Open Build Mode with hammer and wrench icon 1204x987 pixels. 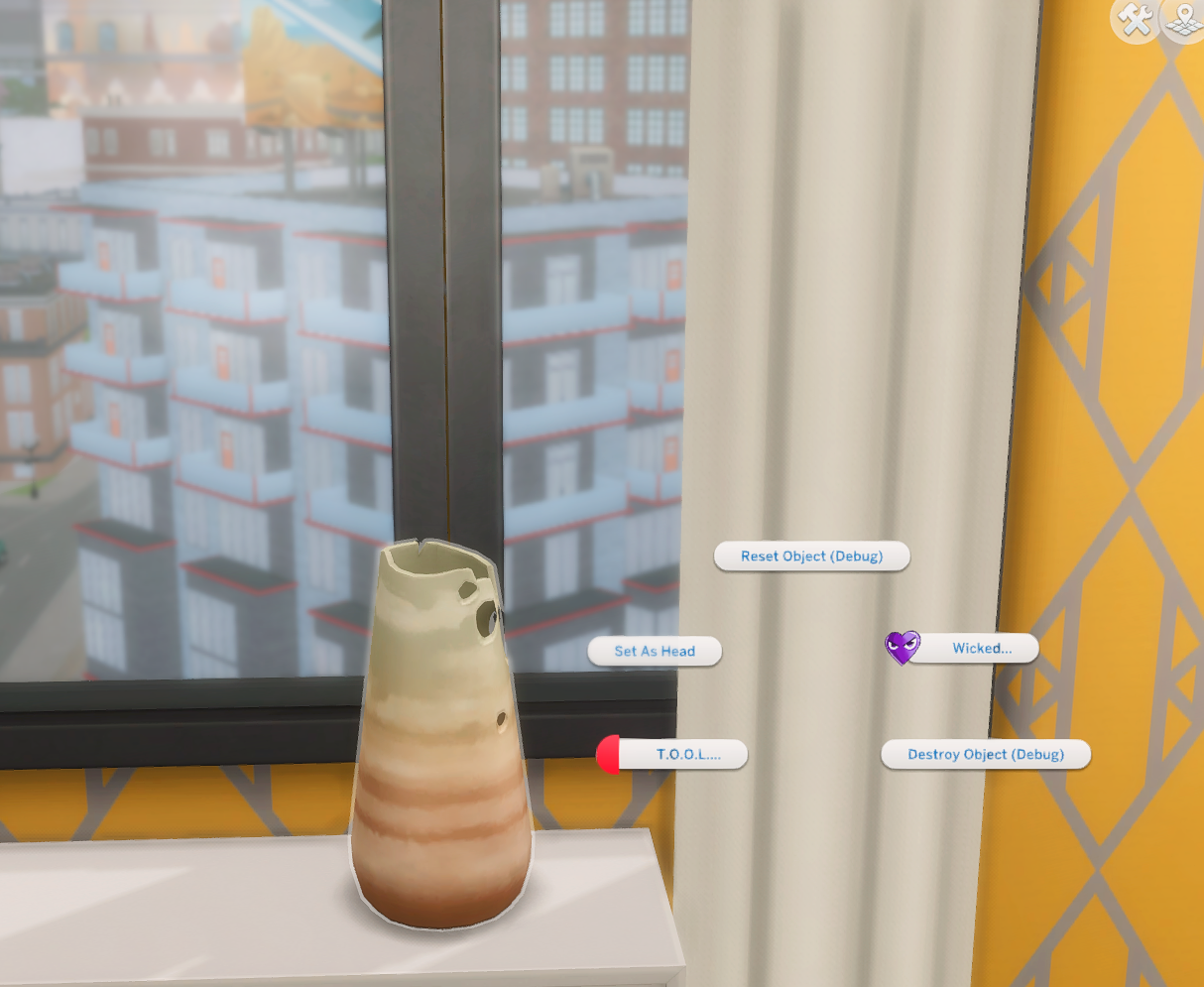click(1135, 19)
